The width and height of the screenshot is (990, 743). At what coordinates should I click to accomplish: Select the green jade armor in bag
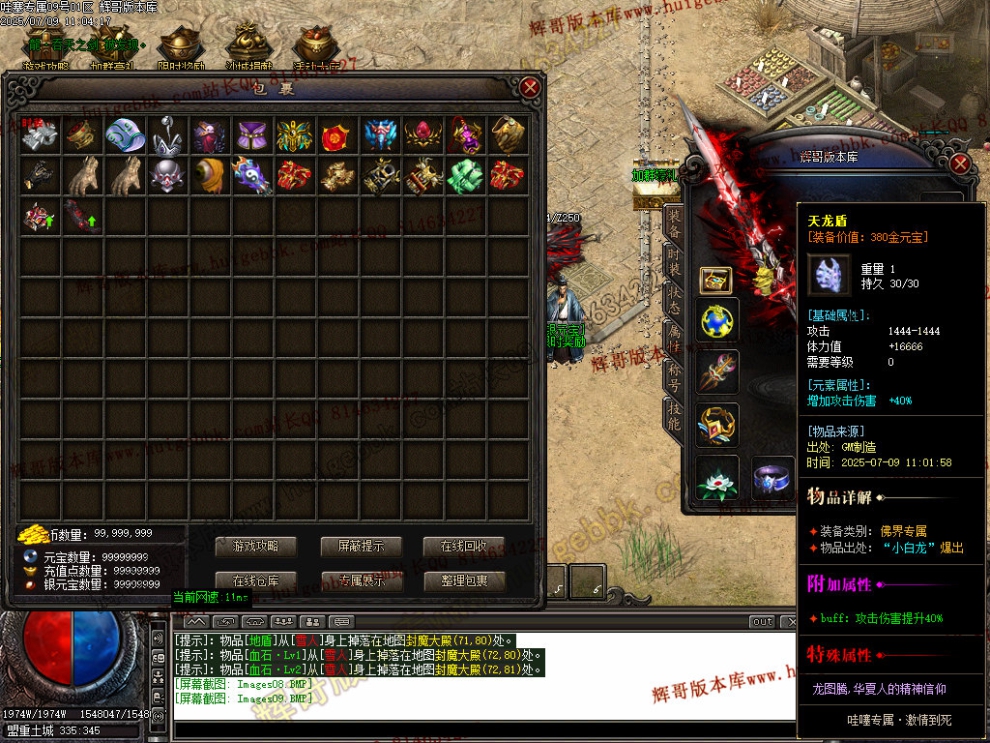tap(466, 175)
